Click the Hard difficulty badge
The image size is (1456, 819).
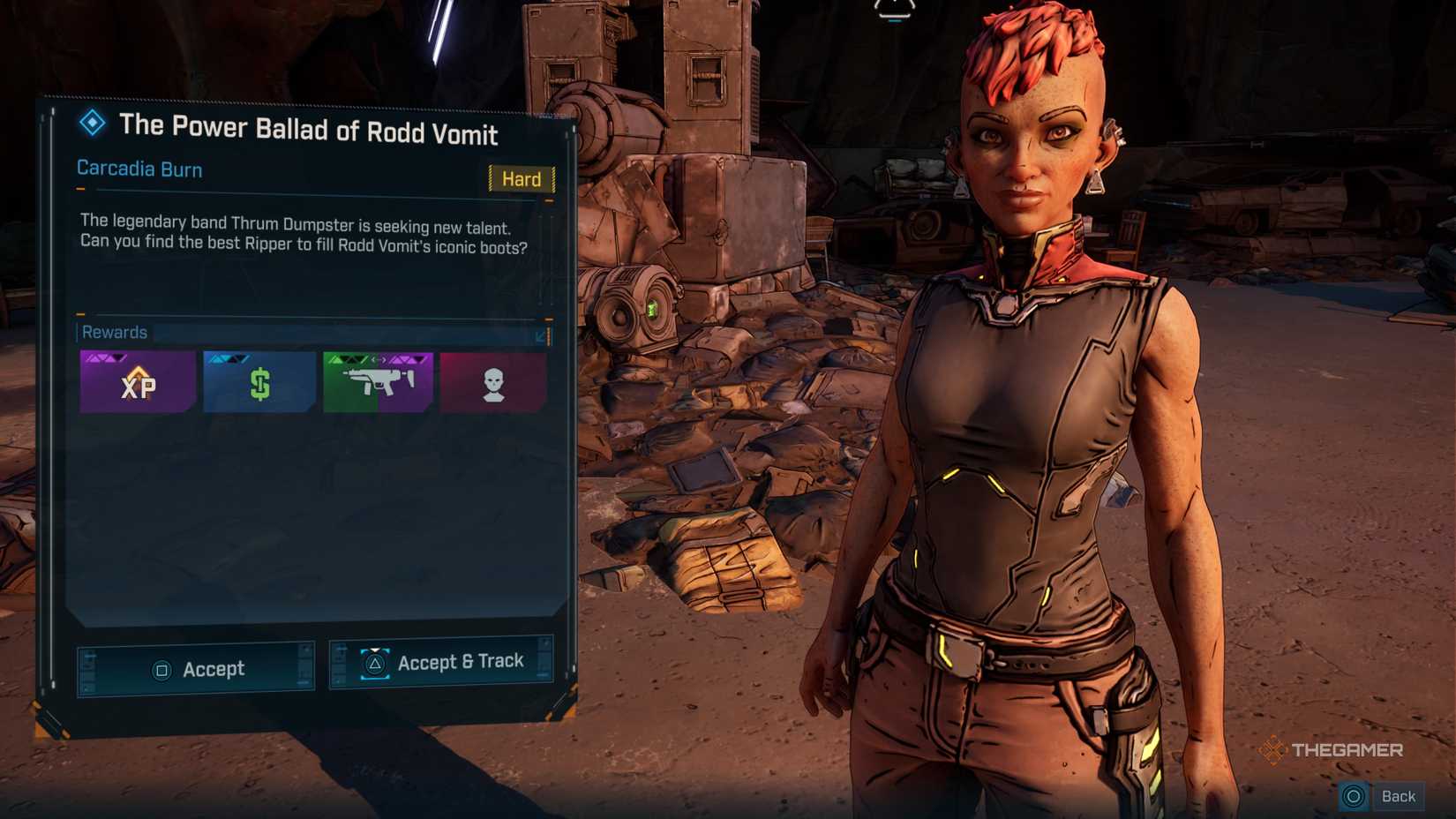tap(522, 179)
